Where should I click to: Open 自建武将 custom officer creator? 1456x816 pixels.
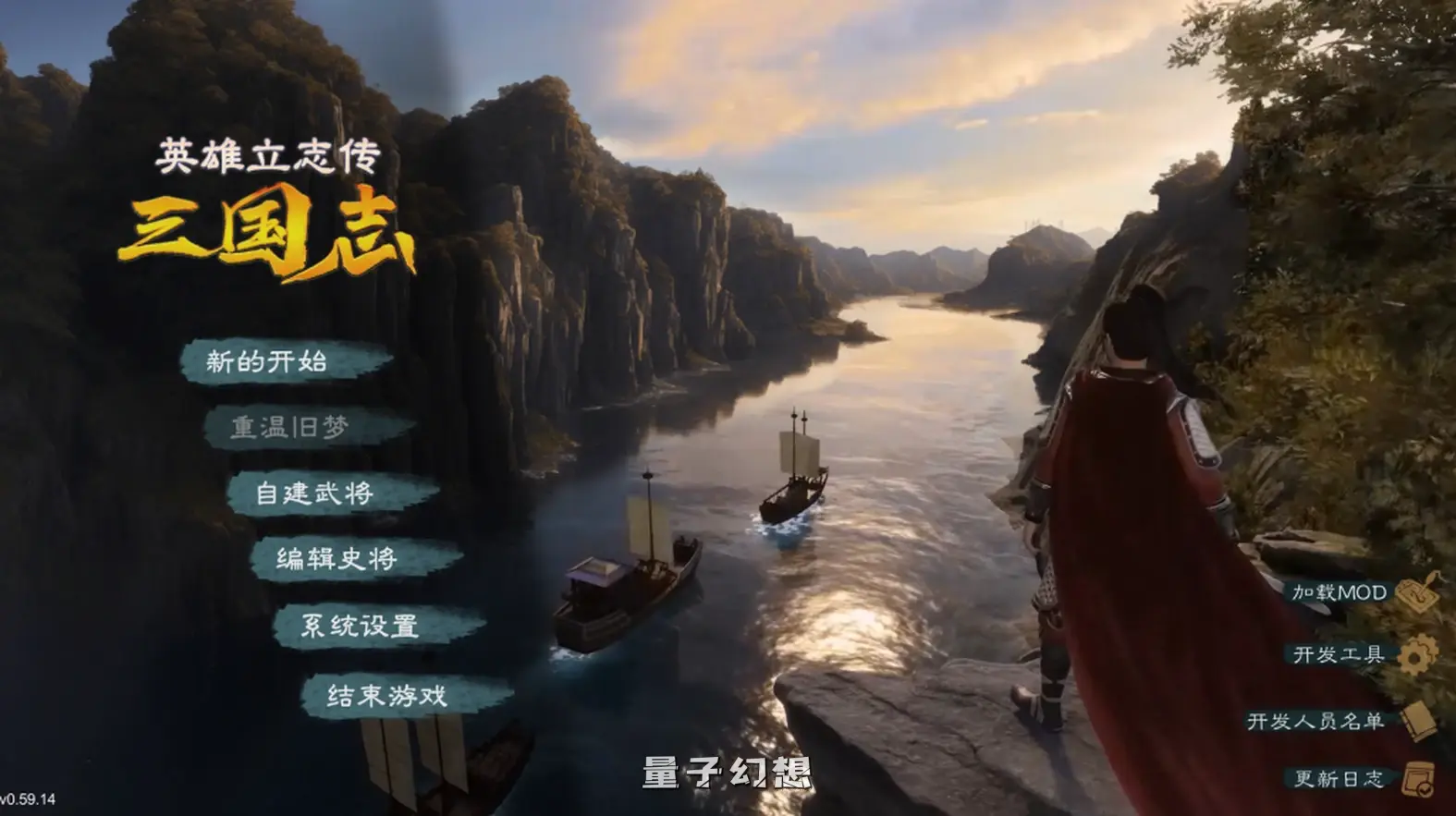[318, 493]
